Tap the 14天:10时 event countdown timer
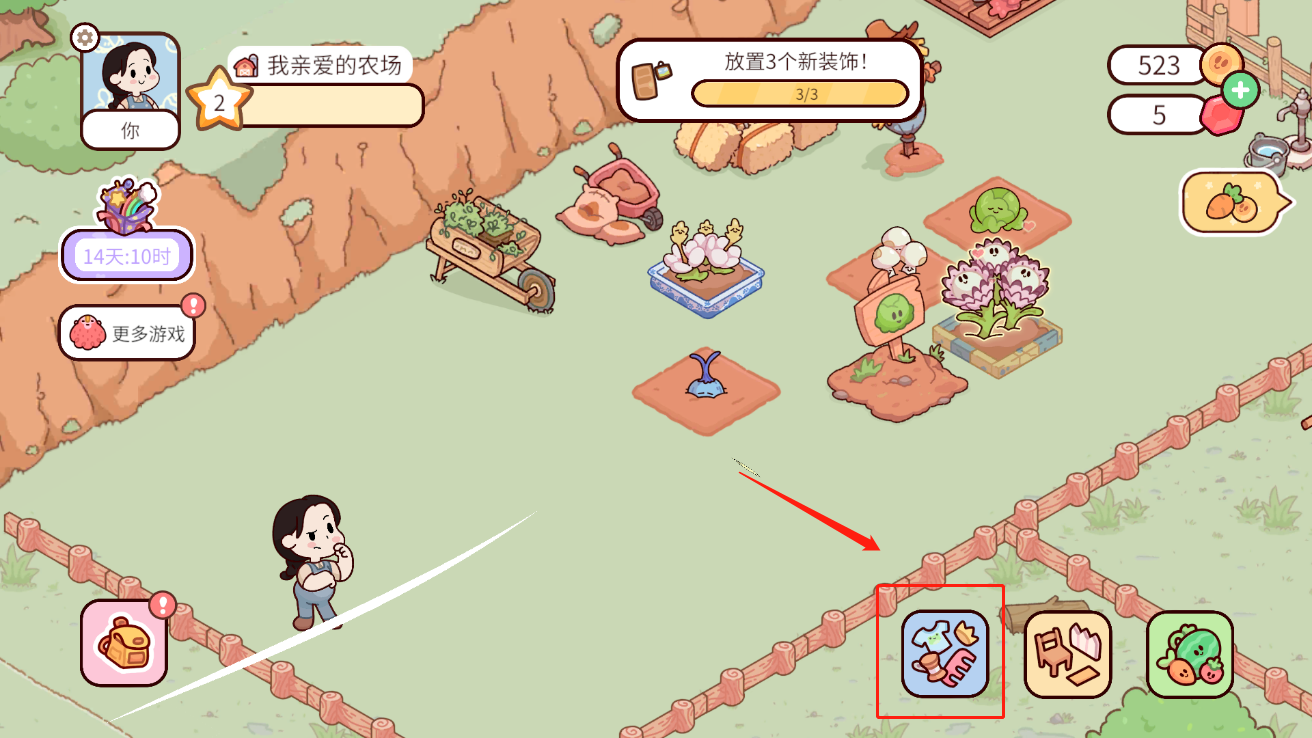1312x738 pixels. click(126, 256)
